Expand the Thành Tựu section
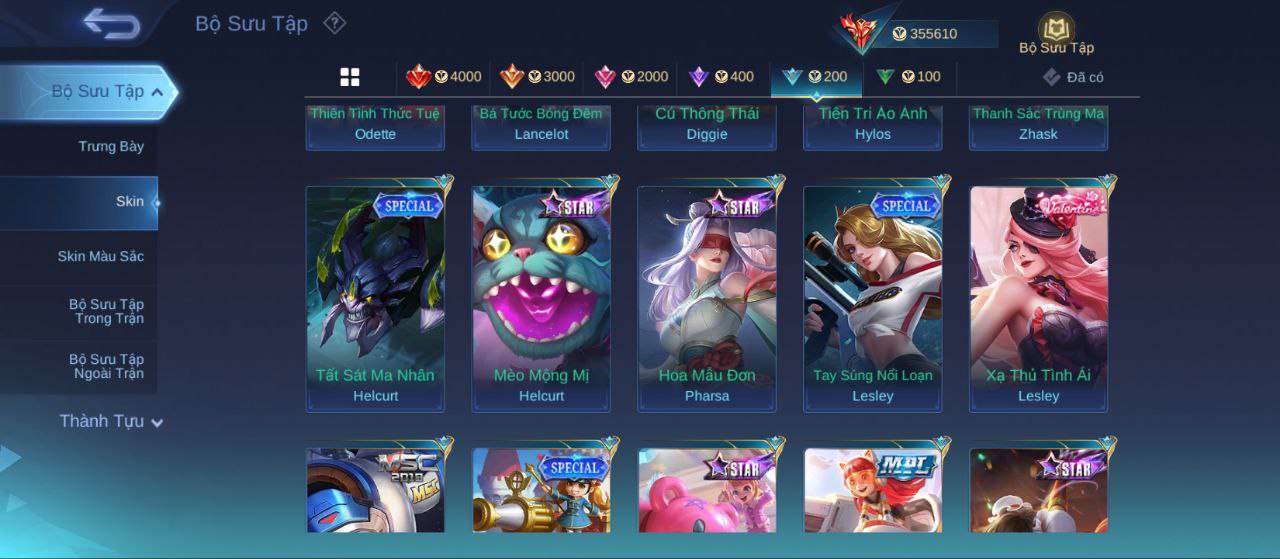Image resolution: width=1280 pixels, height=559 pixels. 110,422
